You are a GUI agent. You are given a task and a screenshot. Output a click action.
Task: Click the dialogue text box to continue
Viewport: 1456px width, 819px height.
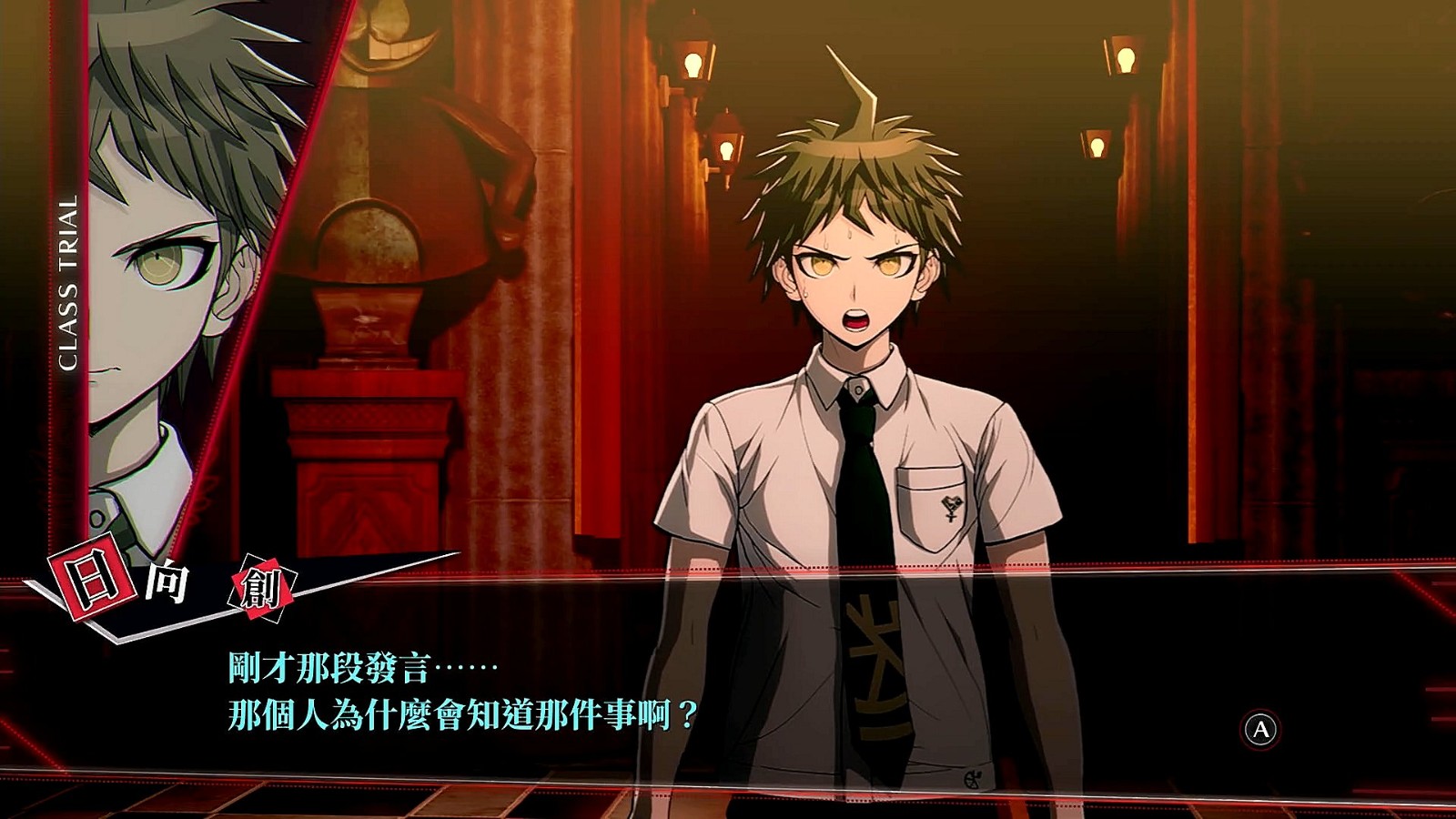728,692
